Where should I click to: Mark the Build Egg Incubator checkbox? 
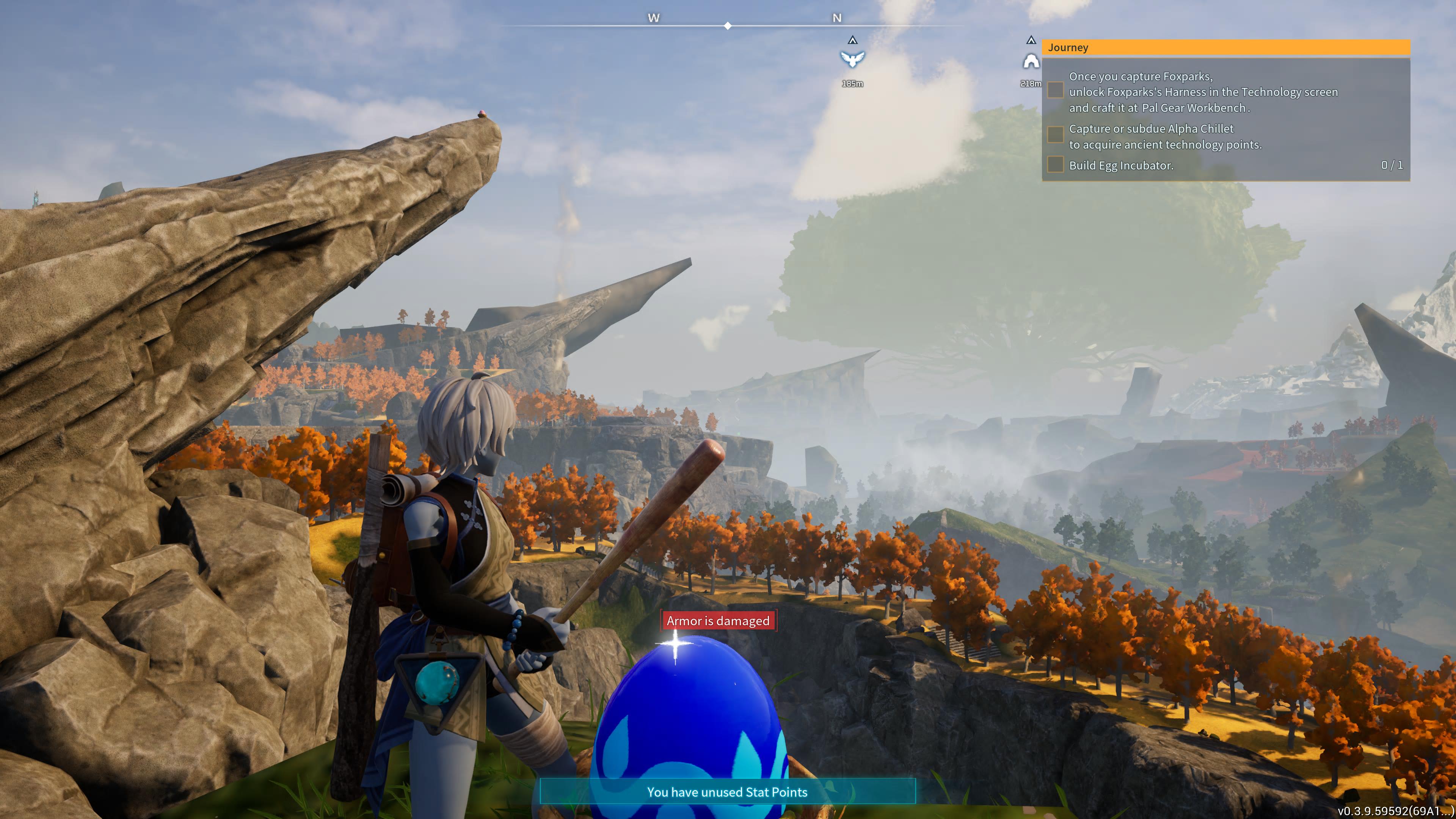(1055, 165)
